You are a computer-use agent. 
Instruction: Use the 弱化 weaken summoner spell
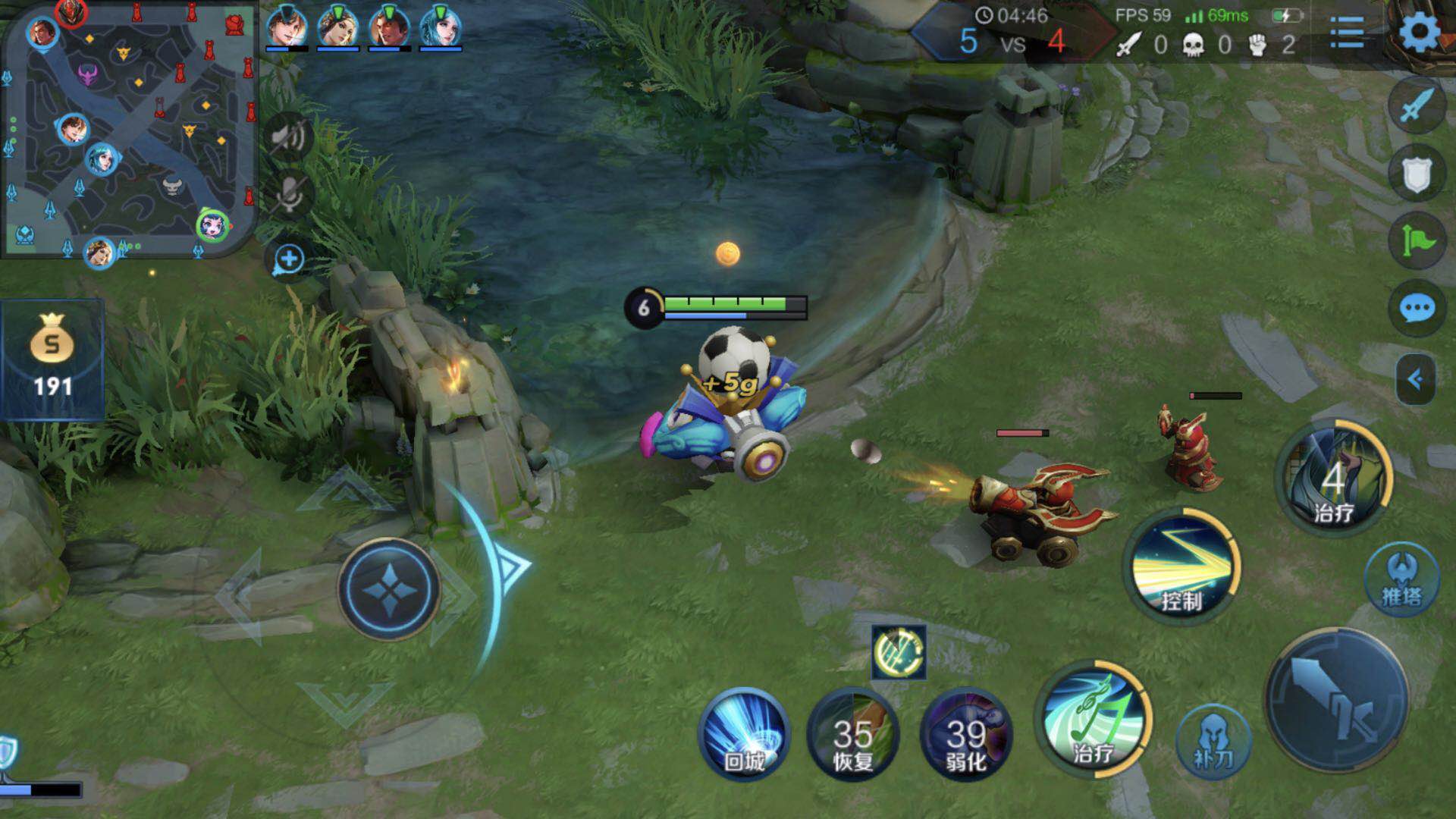[x=965, y=733]
